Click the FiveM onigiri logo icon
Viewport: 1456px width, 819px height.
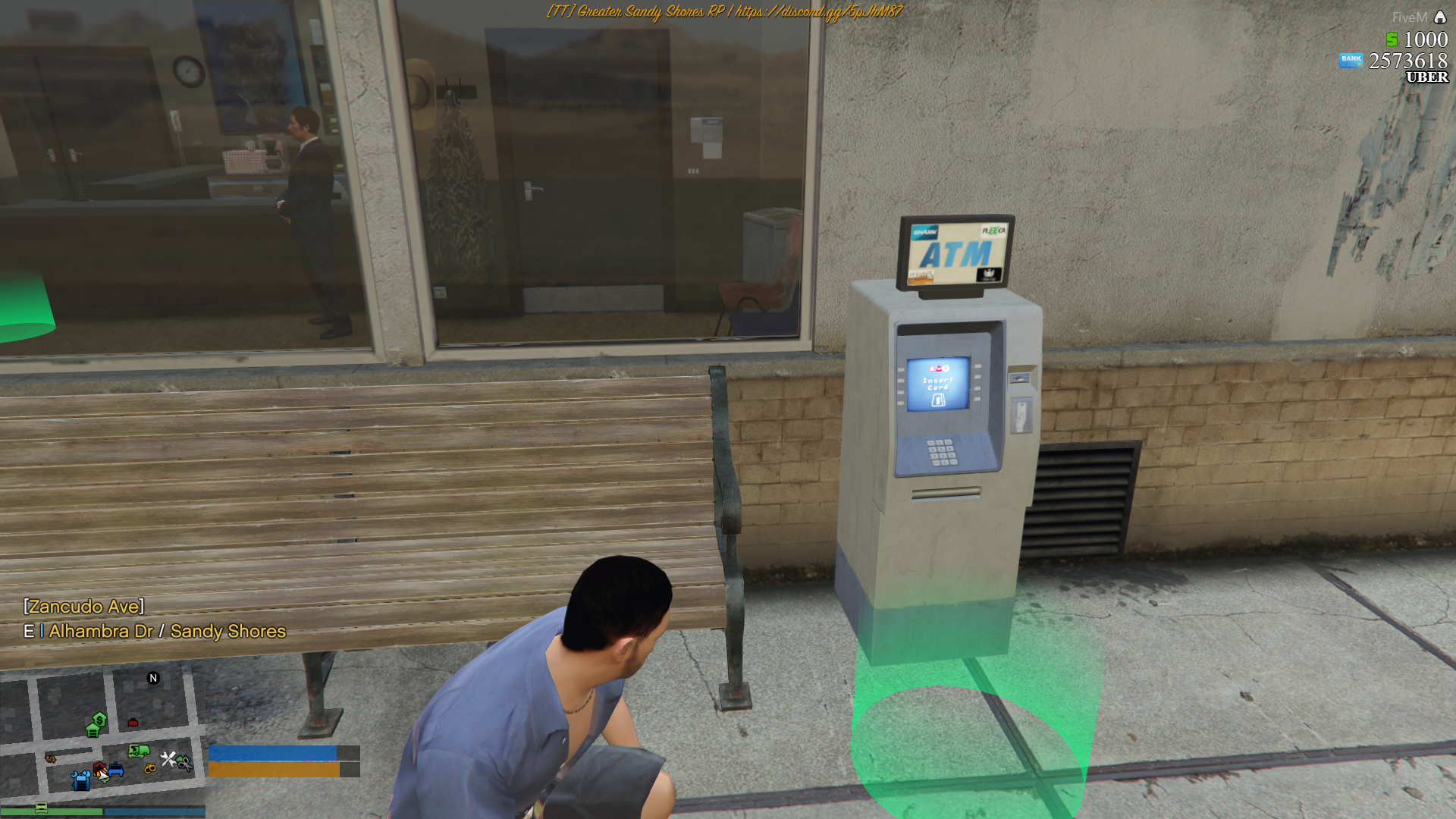[1440, 16]
